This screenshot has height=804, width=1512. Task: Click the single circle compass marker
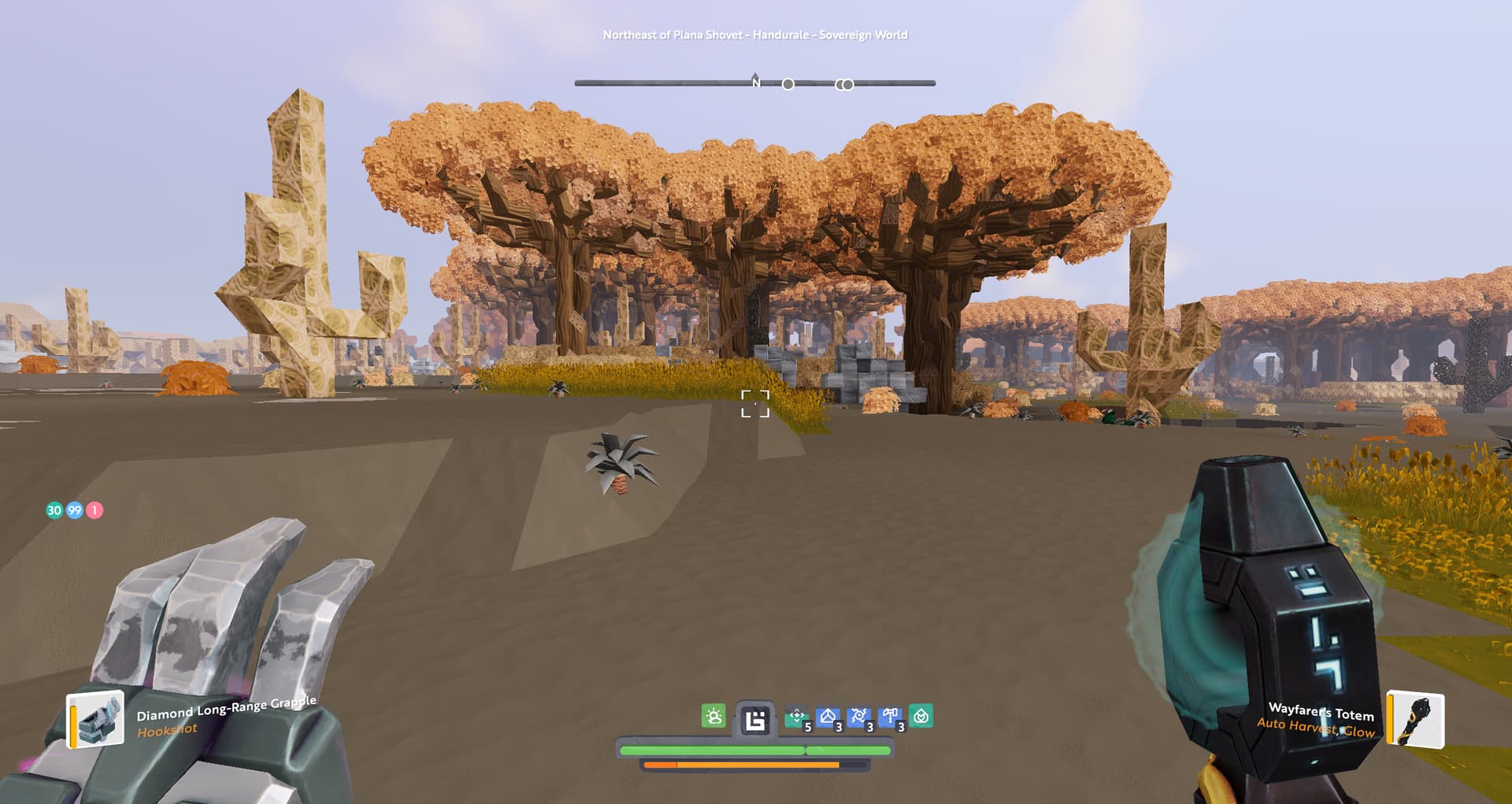tap(788, 84)
